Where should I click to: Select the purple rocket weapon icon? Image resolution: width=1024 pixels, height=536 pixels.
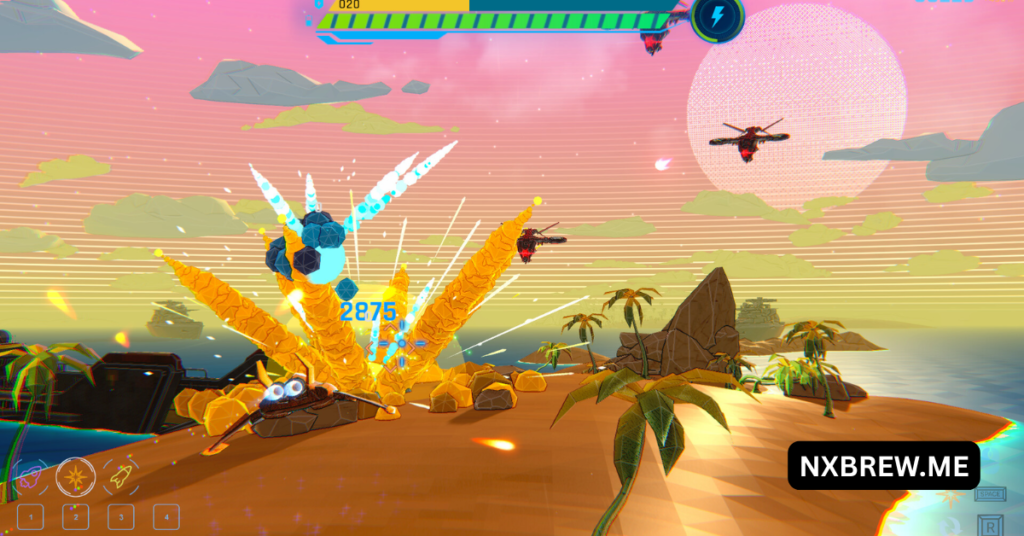tap(30, 475)
